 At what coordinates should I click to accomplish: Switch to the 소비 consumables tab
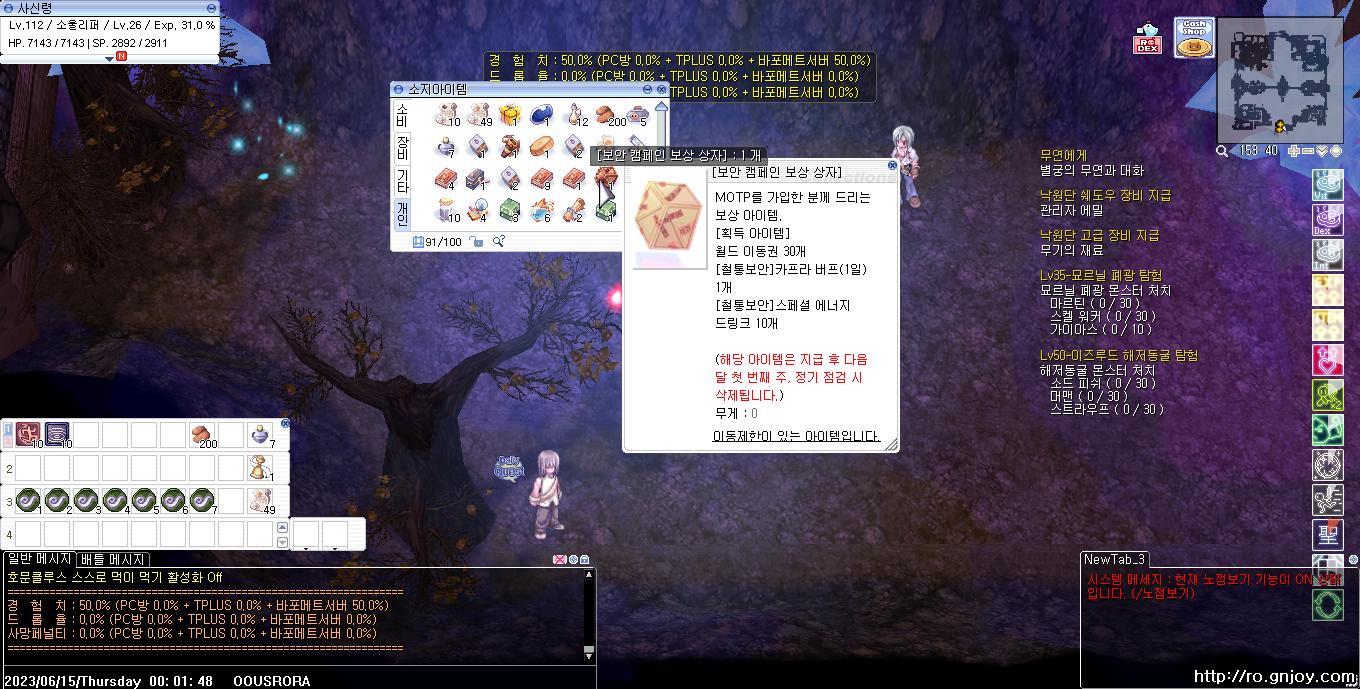[402, 114]
